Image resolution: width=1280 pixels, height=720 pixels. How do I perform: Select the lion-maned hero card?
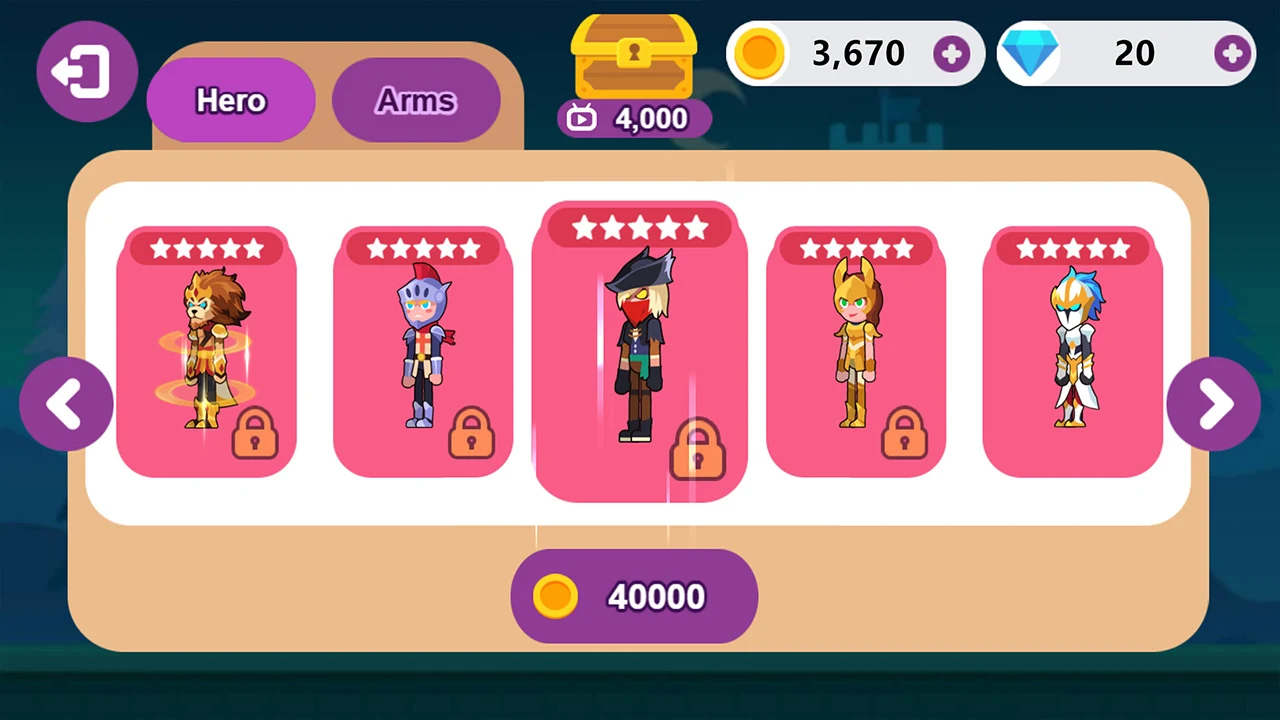206,352
